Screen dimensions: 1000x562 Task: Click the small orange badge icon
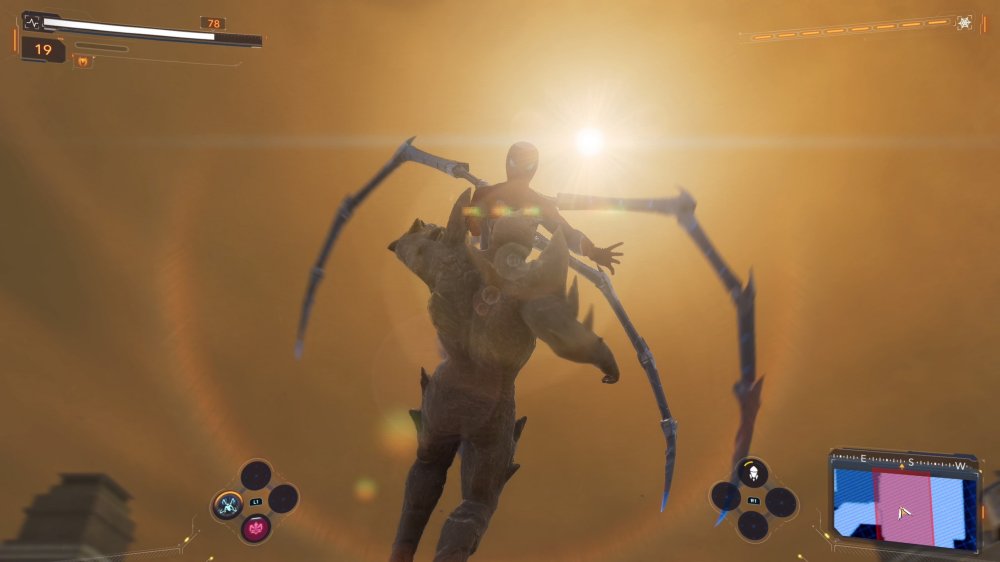click(82, 62)
